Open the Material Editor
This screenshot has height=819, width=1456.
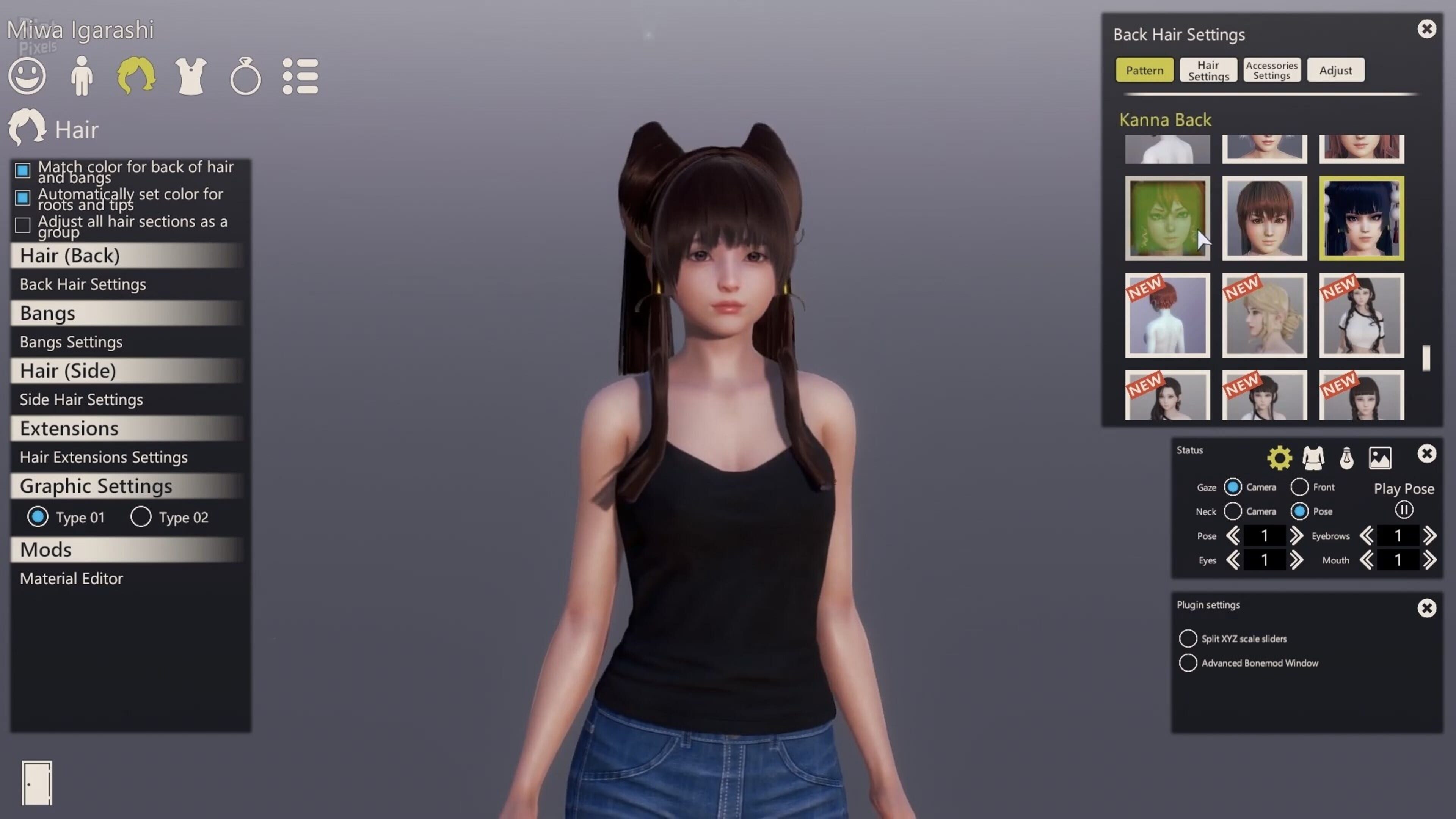click(x=71, y=578)
